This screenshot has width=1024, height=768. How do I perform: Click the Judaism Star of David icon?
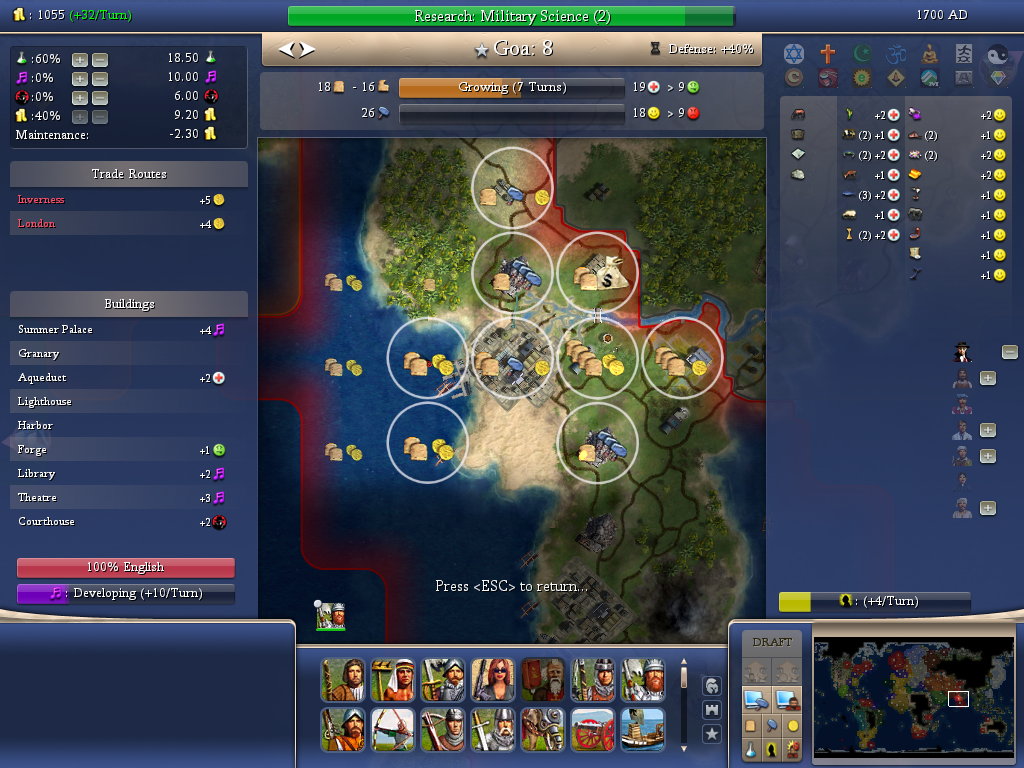pos(794,53)
